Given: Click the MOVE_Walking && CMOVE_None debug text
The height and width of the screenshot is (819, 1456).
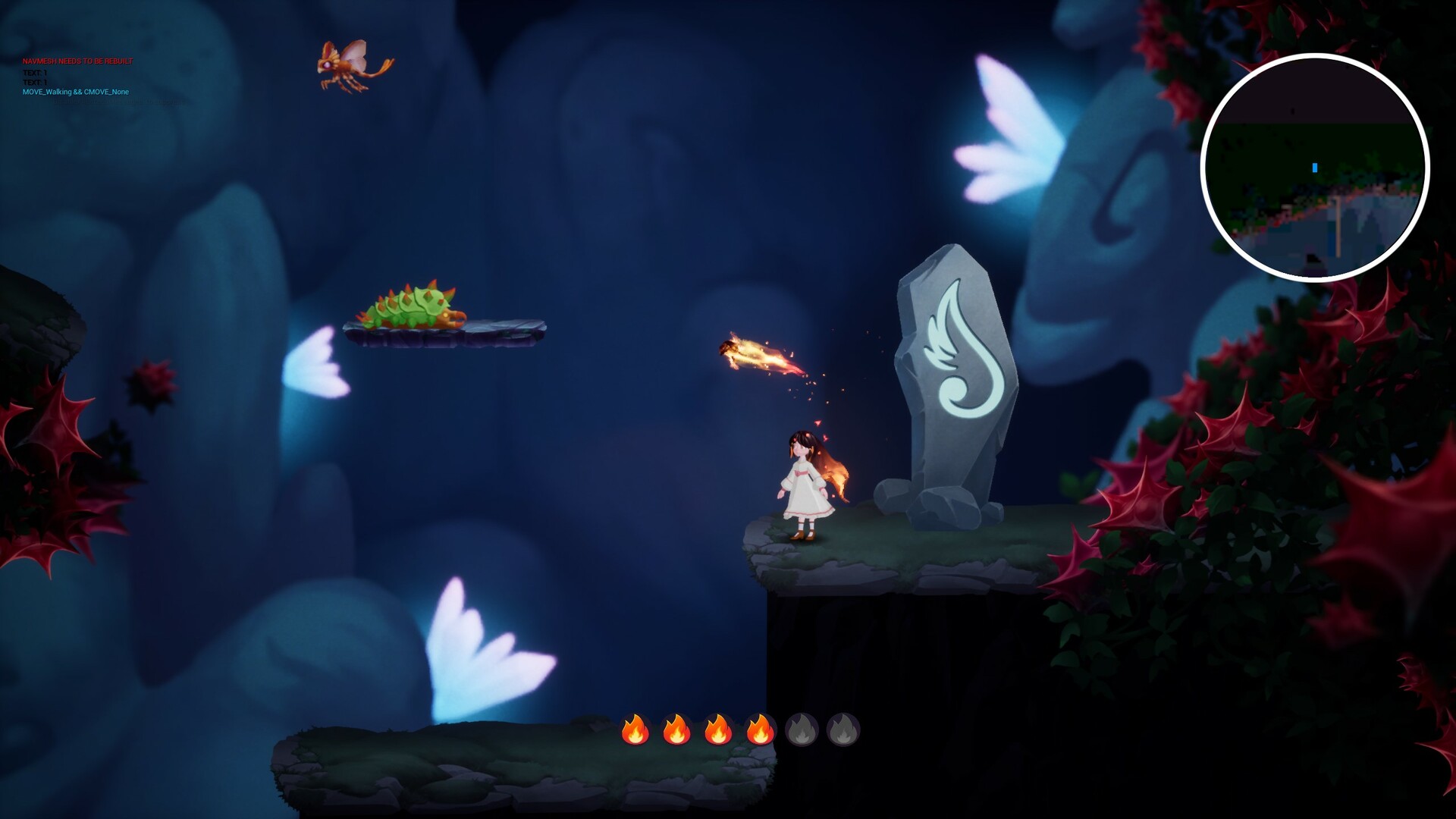Looking at the screenshot, I should click(76, 91).
